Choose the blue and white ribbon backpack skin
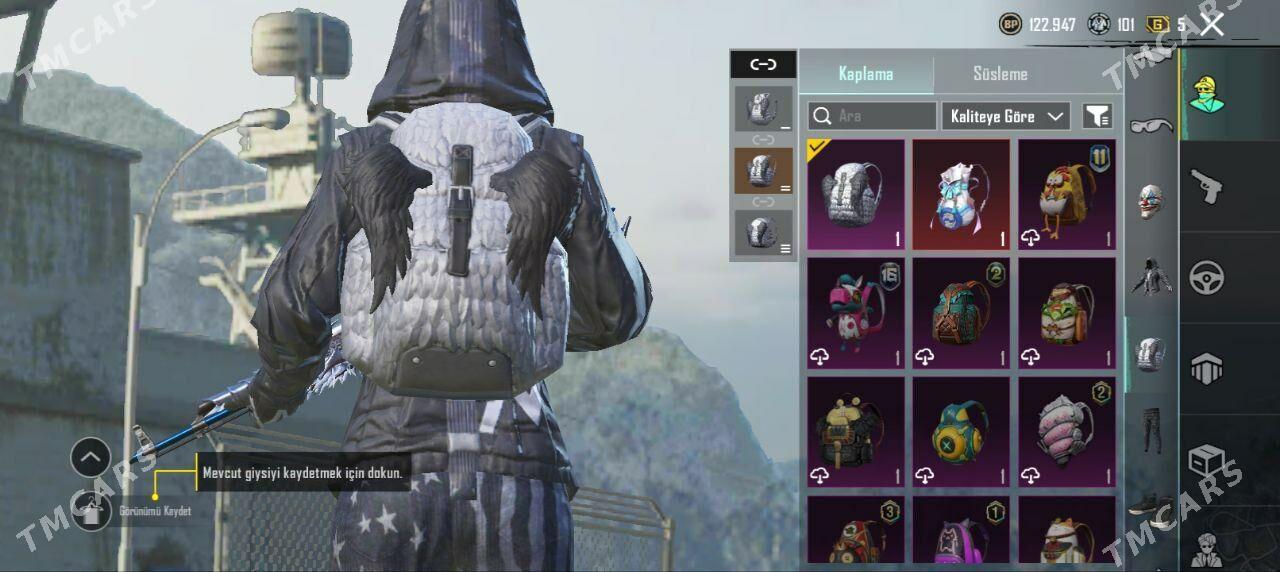1280x572 pixels. 961,194
